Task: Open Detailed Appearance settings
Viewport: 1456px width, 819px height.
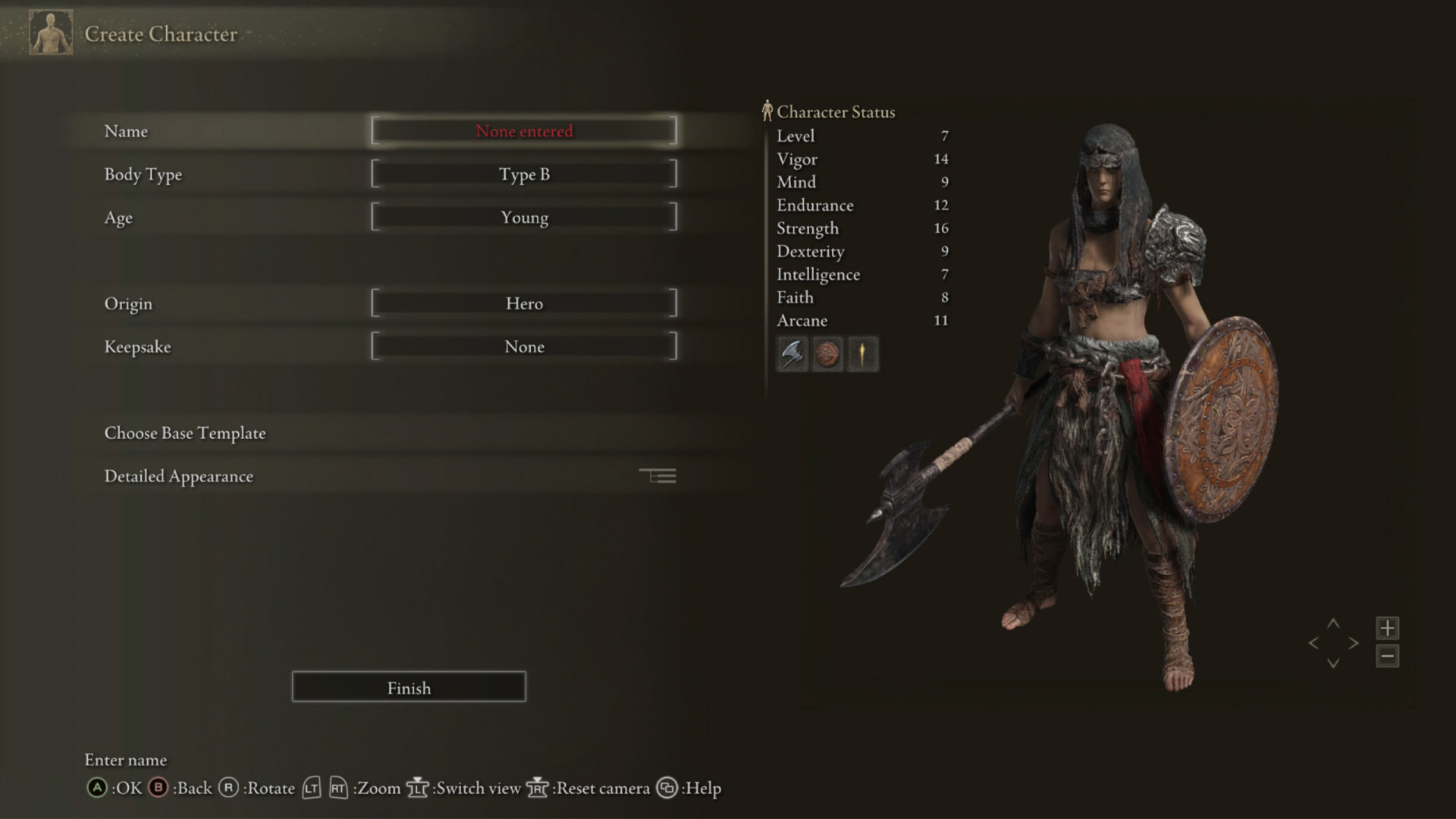Action: [x=179, y=476]
